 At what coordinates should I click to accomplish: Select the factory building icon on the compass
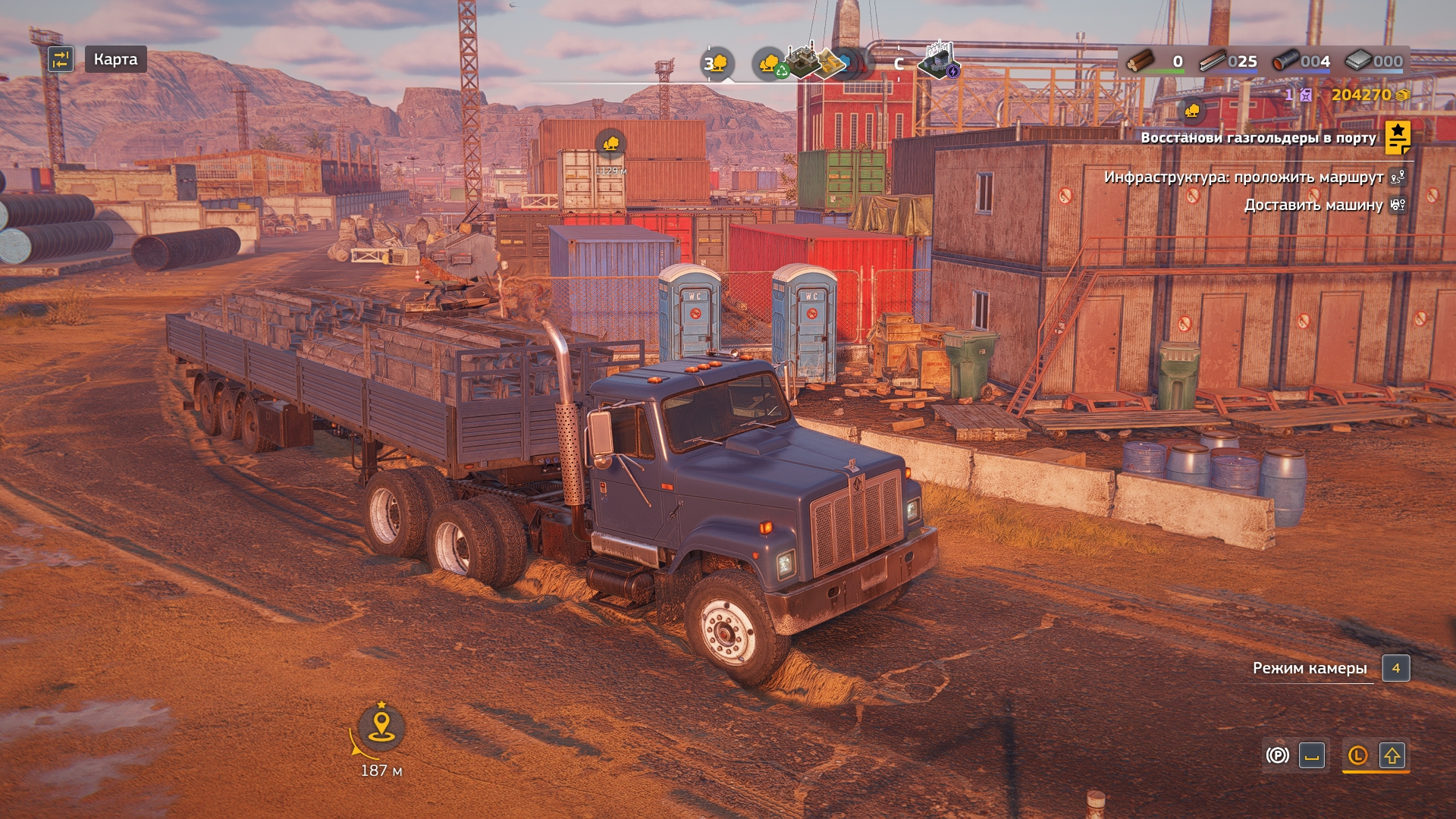tap(801, 61)
